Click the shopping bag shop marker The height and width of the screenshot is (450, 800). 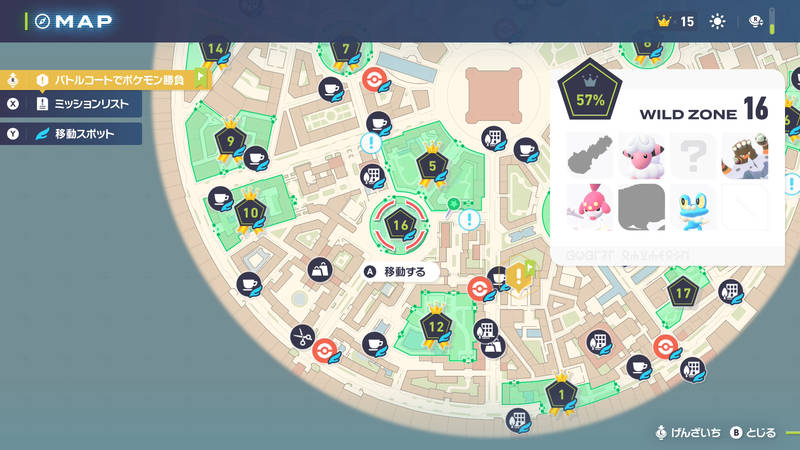(322, 269)
